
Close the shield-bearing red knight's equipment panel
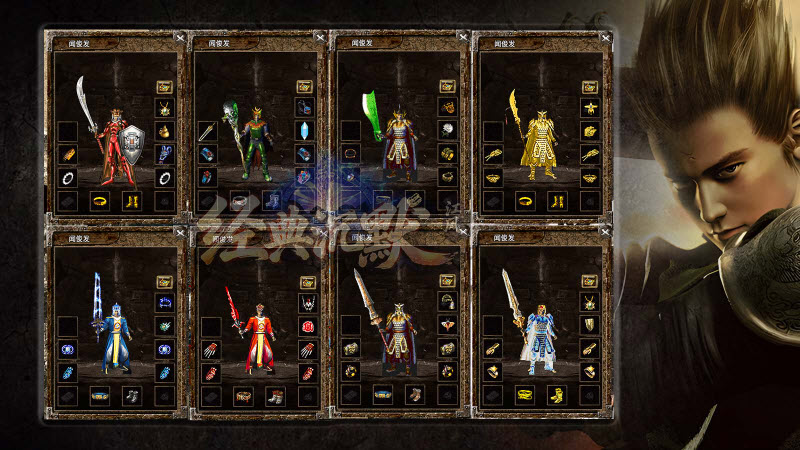pos(178,36)
